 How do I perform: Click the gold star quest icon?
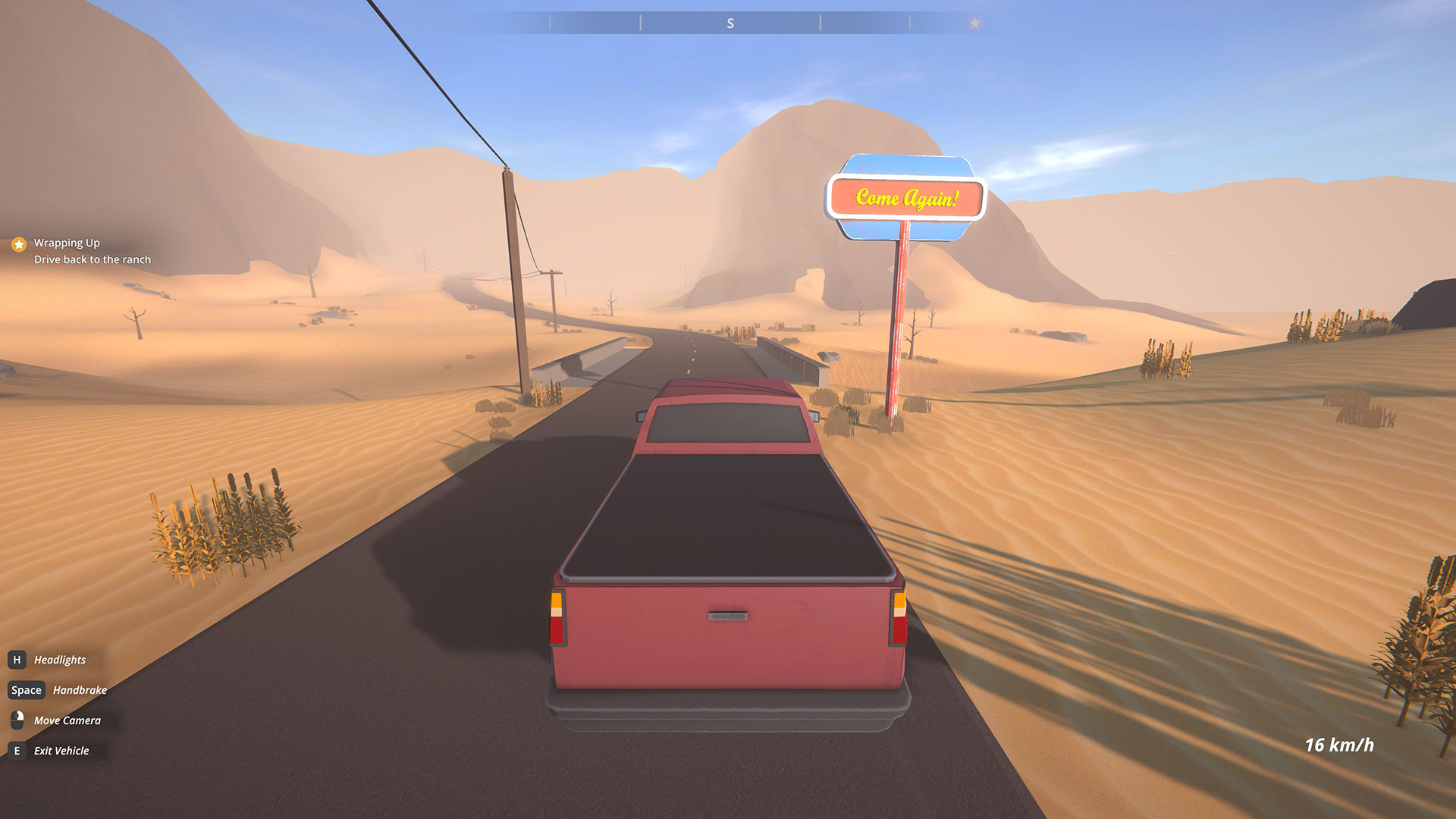pyautogui.click(x=19, y=244)
